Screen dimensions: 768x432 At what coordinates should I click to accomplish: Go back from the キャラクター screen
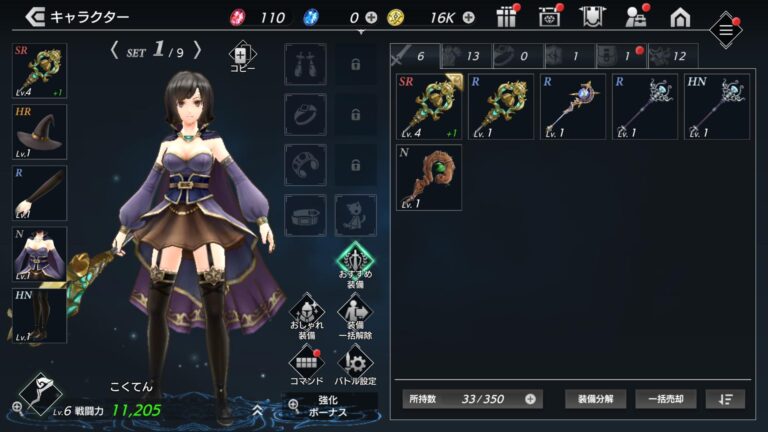tap(36, 17)
